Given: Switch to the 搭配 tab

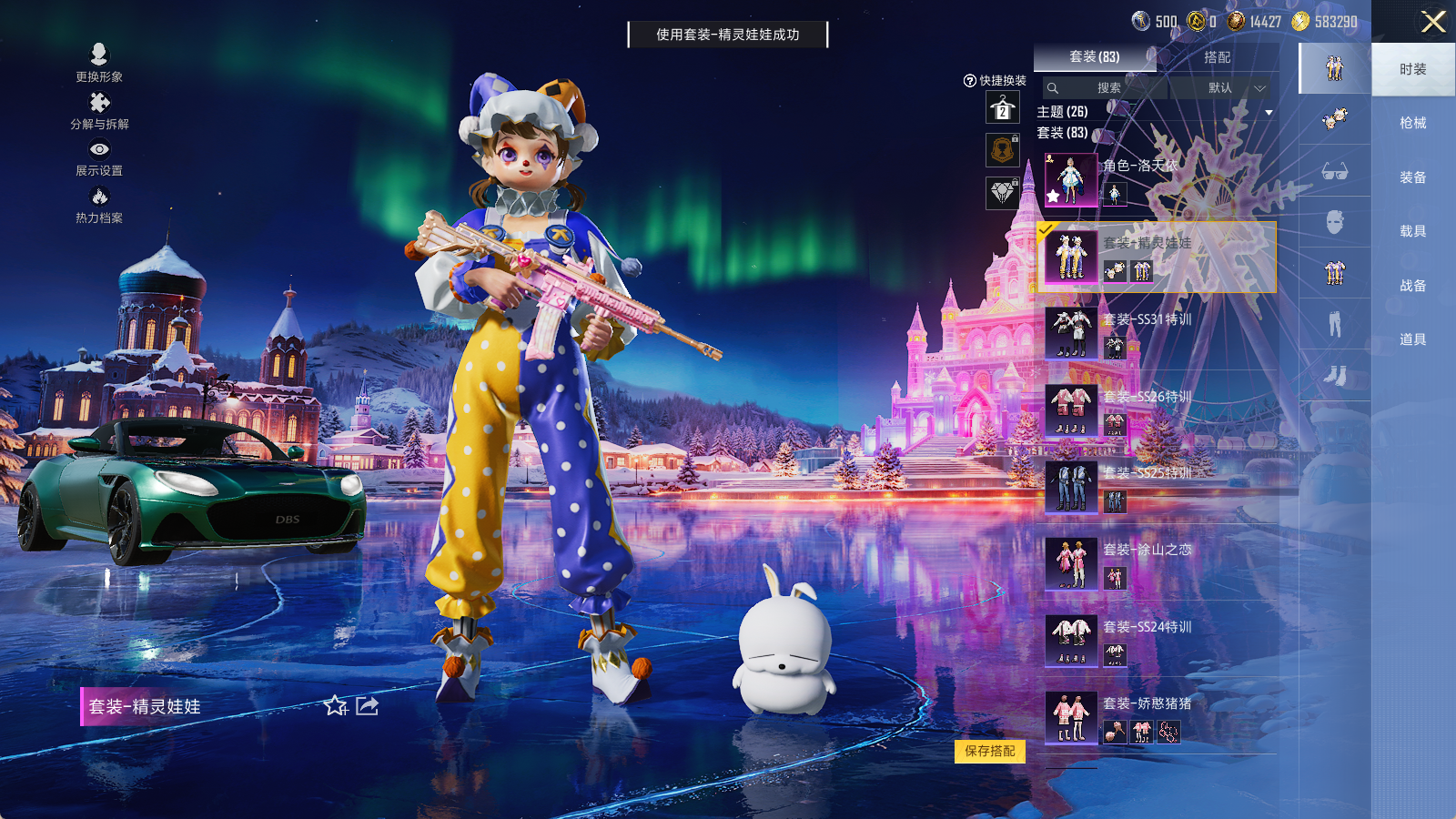Looking at the screenshot, I should point(1218,56).
